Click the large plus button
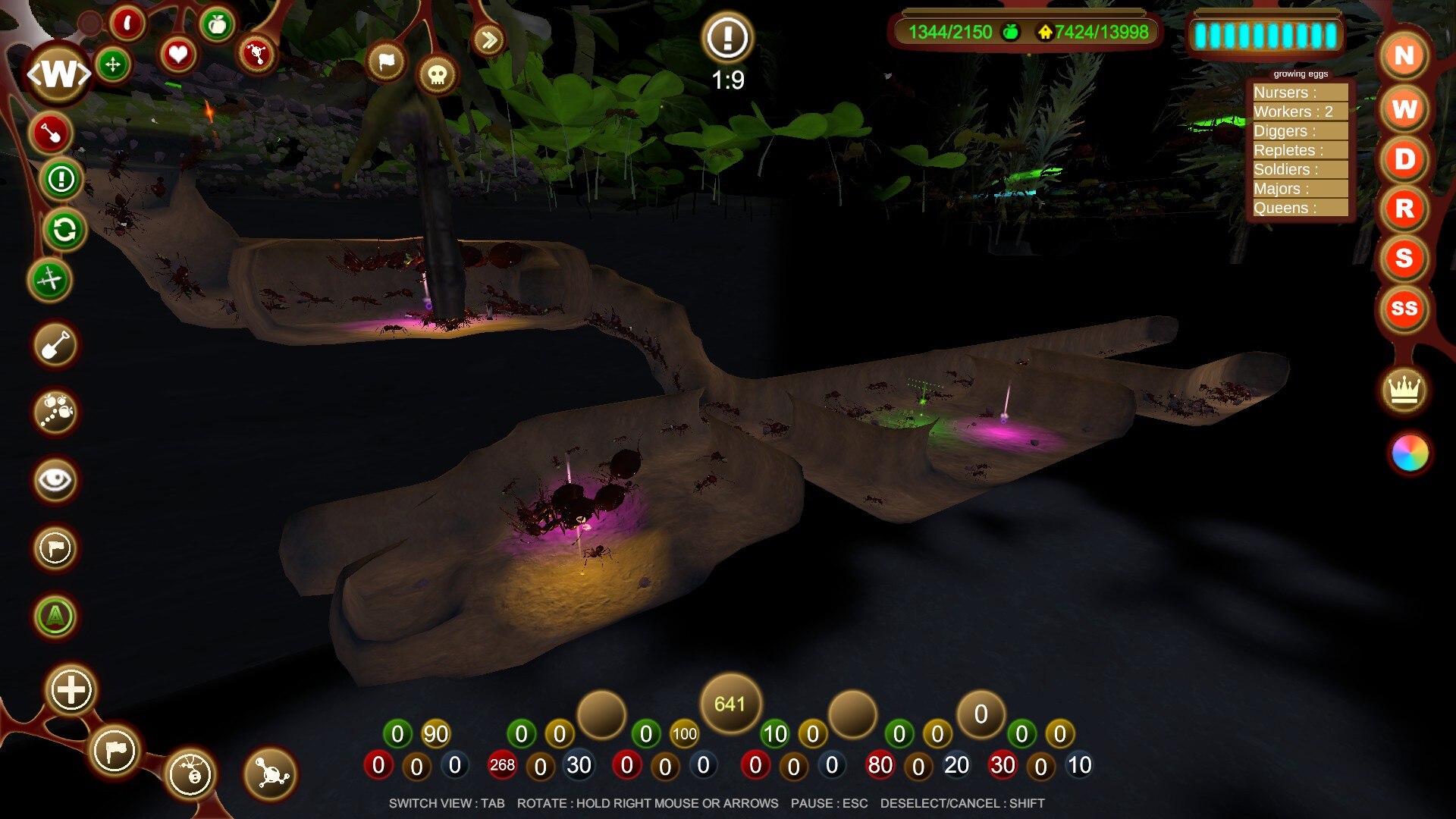 pos(71,690)
